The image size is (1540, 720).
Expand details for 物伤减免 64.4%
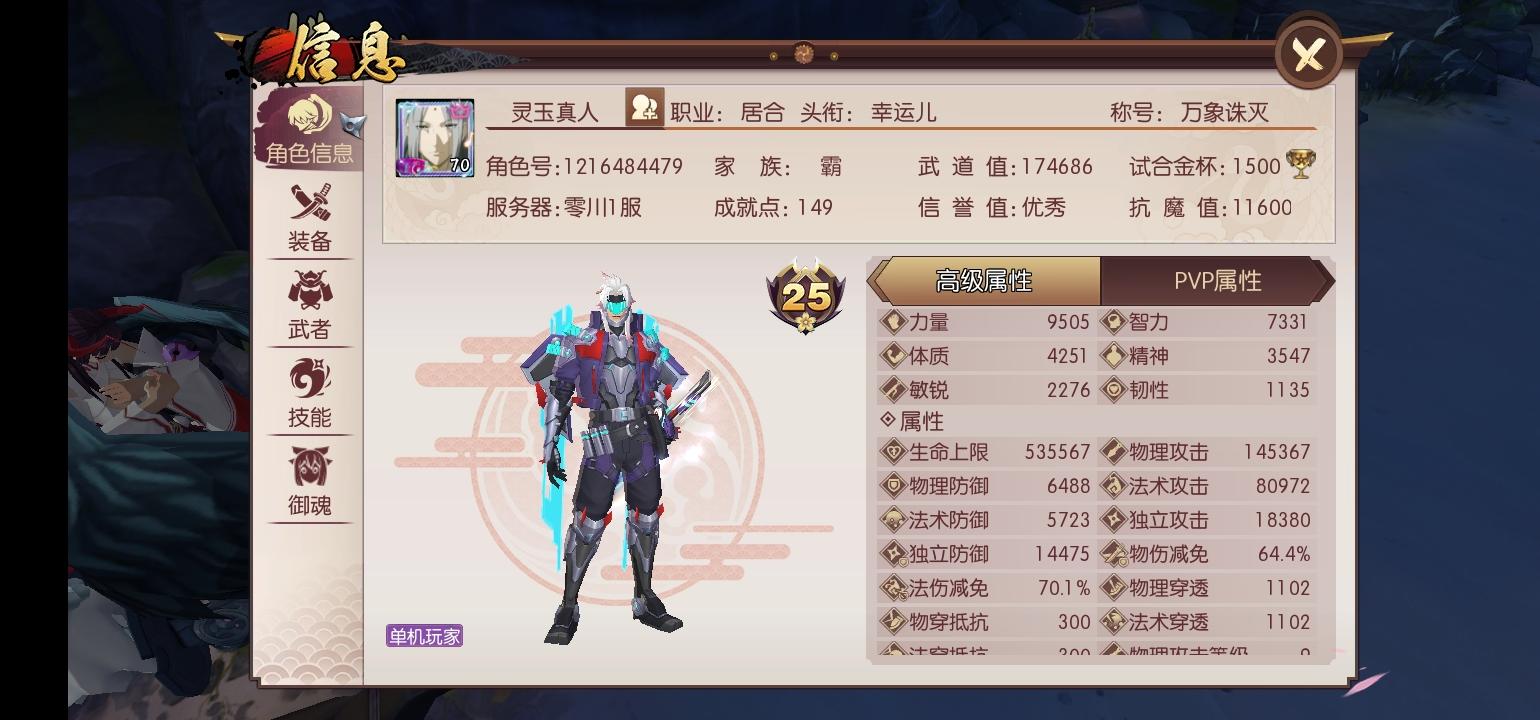click(x=1200, y=552)
